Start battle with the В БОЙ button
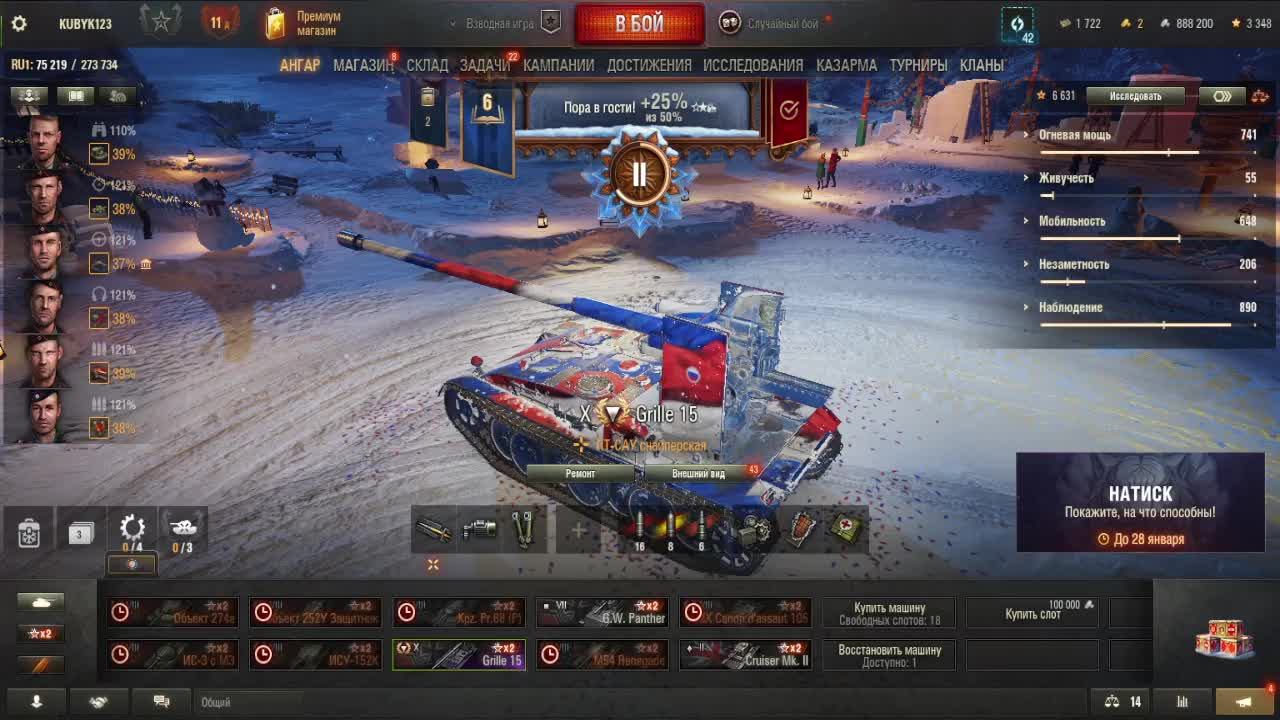Screen dimensions: 1280x720 639,24
